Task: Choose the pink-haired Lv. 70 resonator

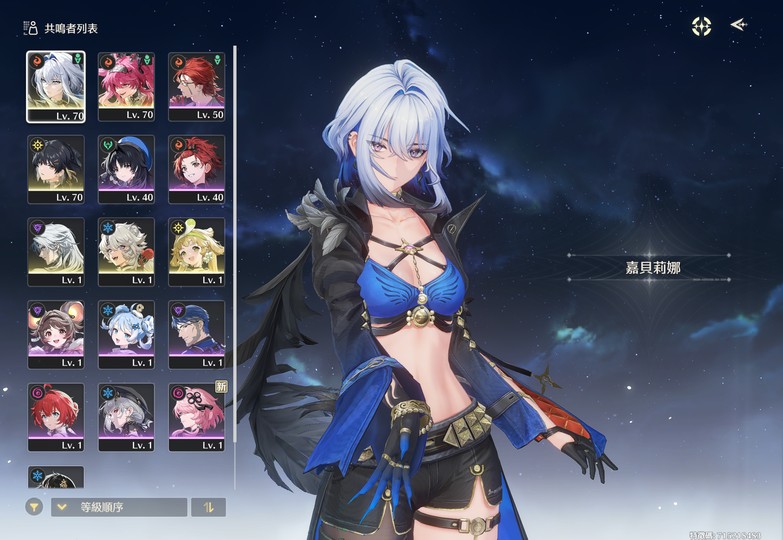Action: 126,86
